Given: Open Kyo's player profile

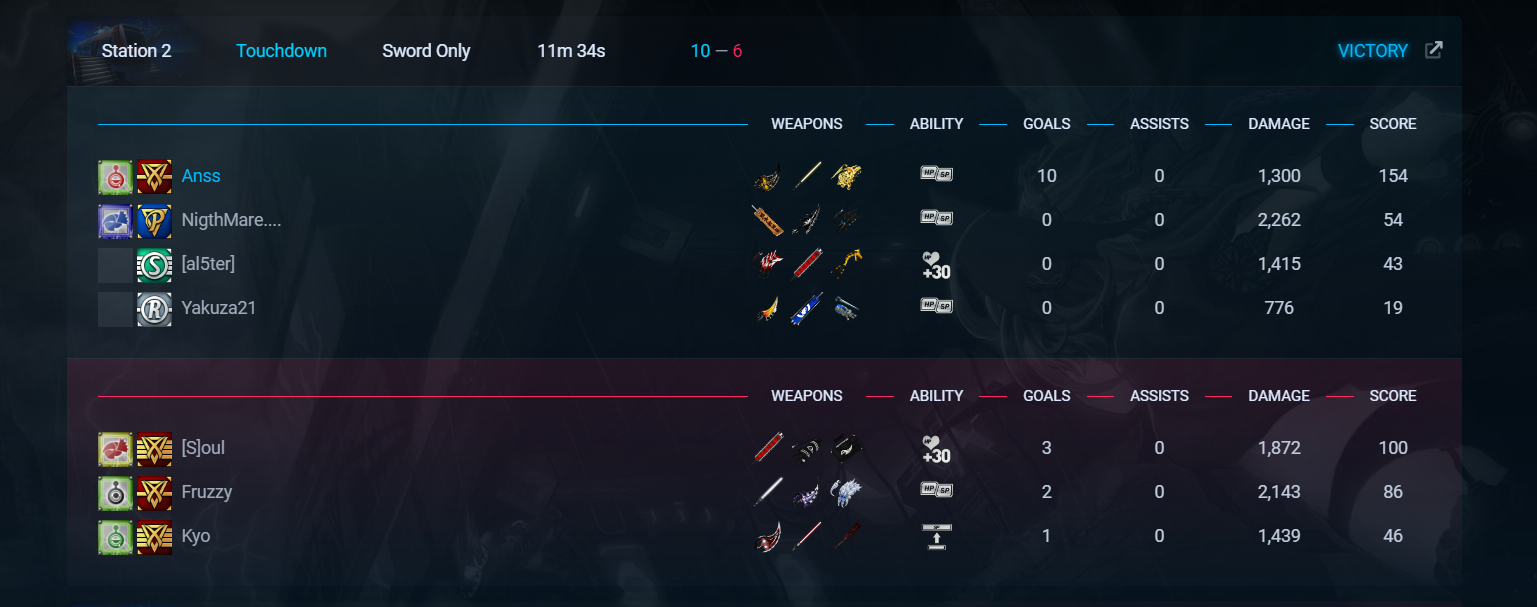Looking at the screenshot, I should coord(196,536).
